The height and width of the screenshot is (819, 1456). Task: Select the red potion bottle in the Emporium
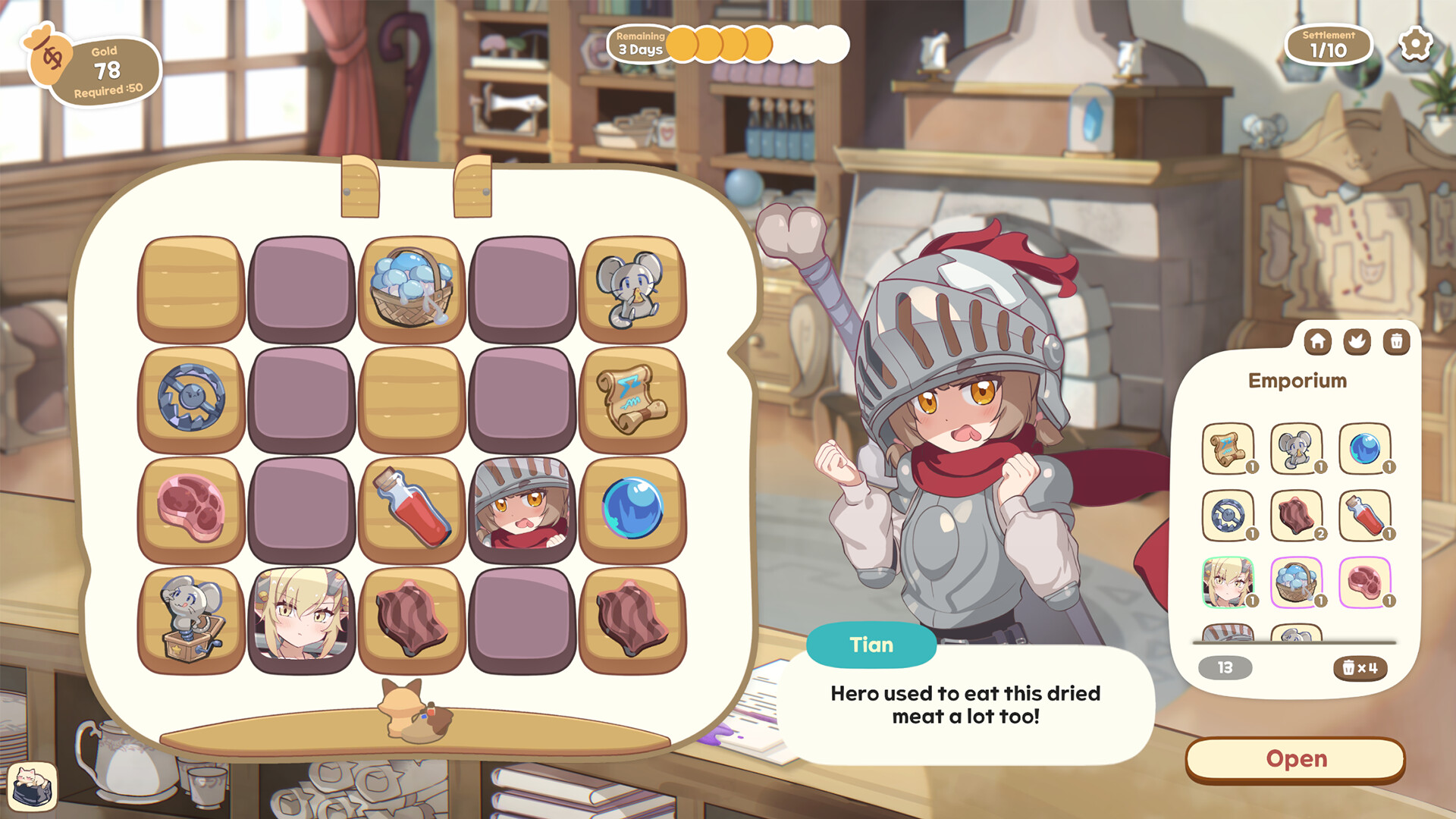(x=1366, y=517)
